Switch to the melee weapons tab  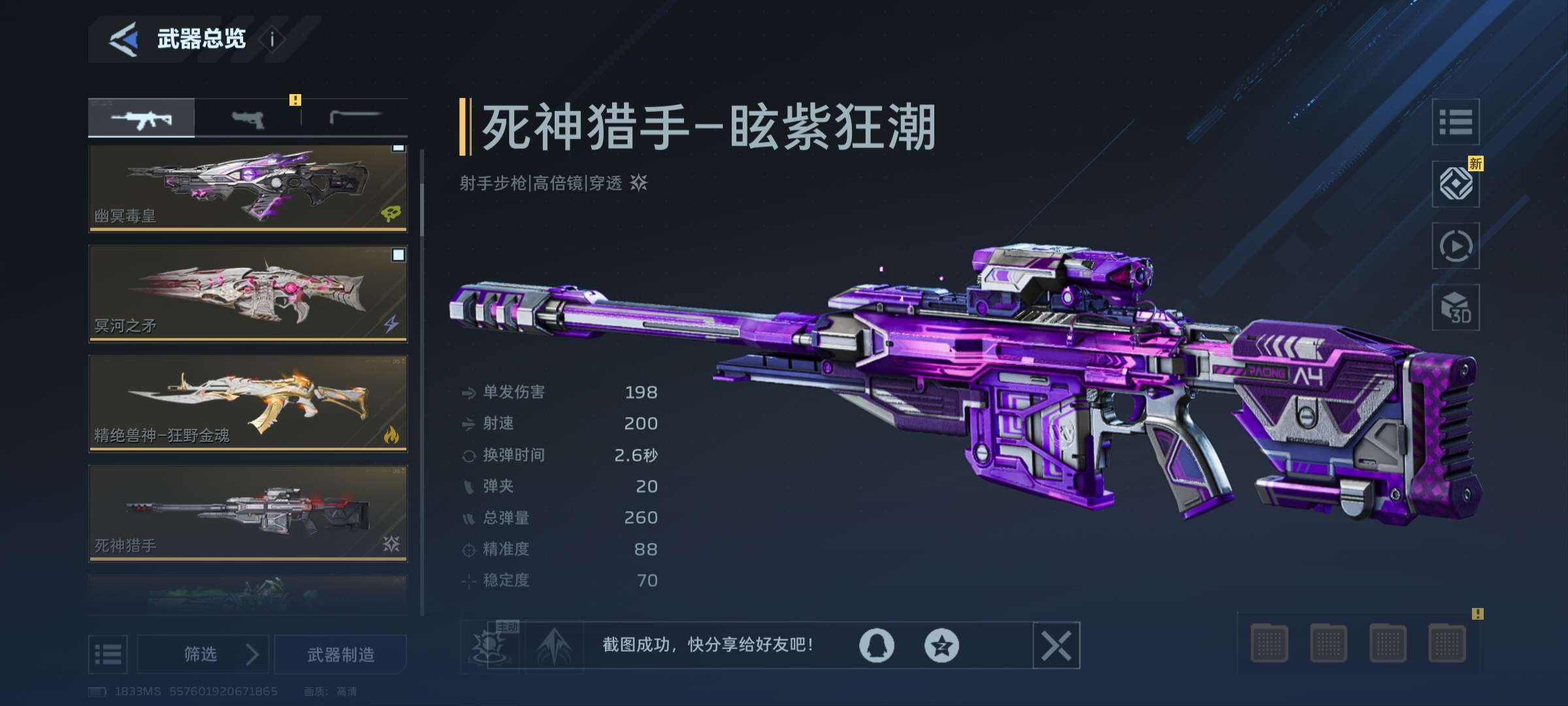point(355,118)
